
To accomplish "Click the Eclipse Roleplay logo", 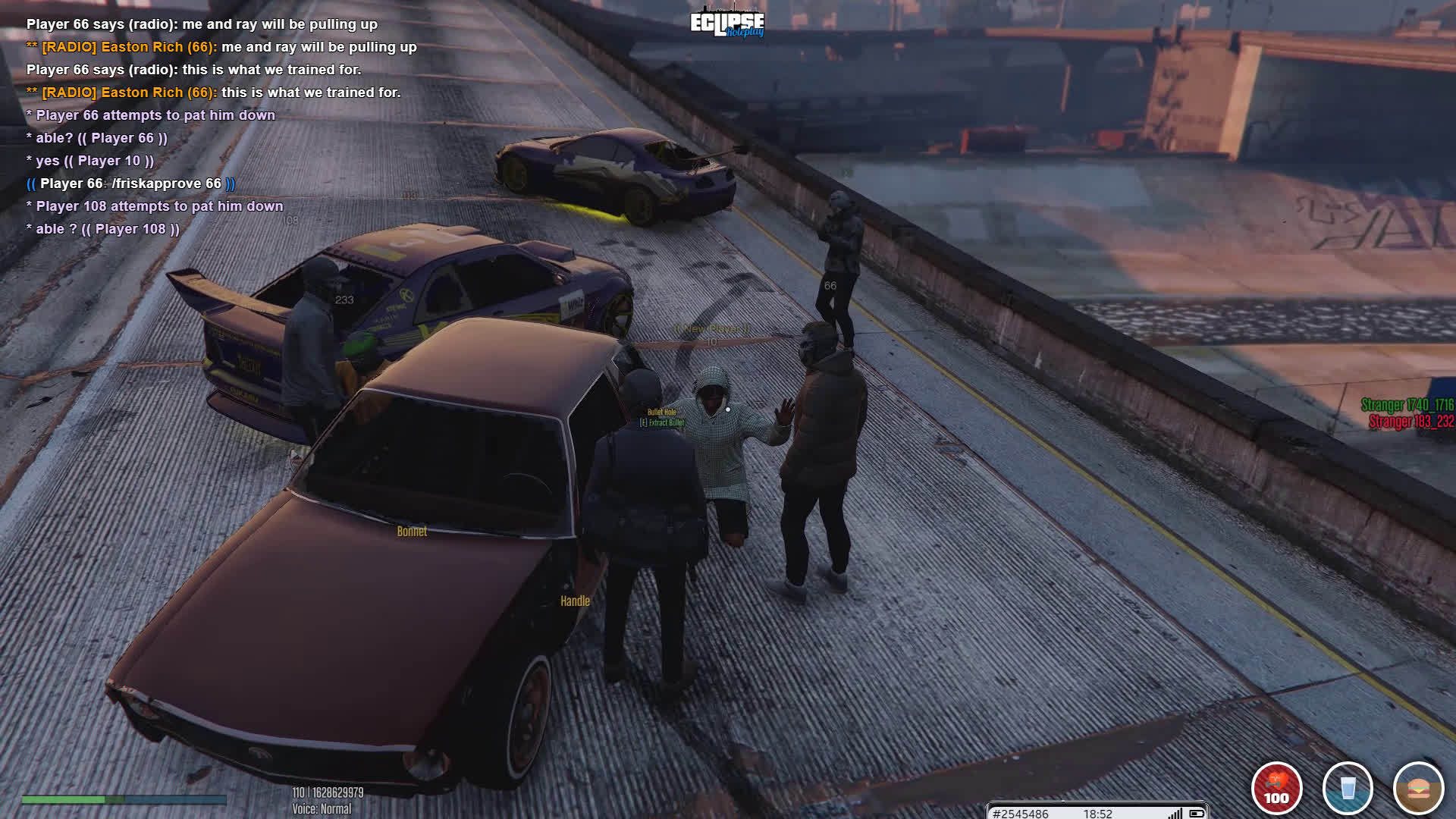I will pos(726,24).
